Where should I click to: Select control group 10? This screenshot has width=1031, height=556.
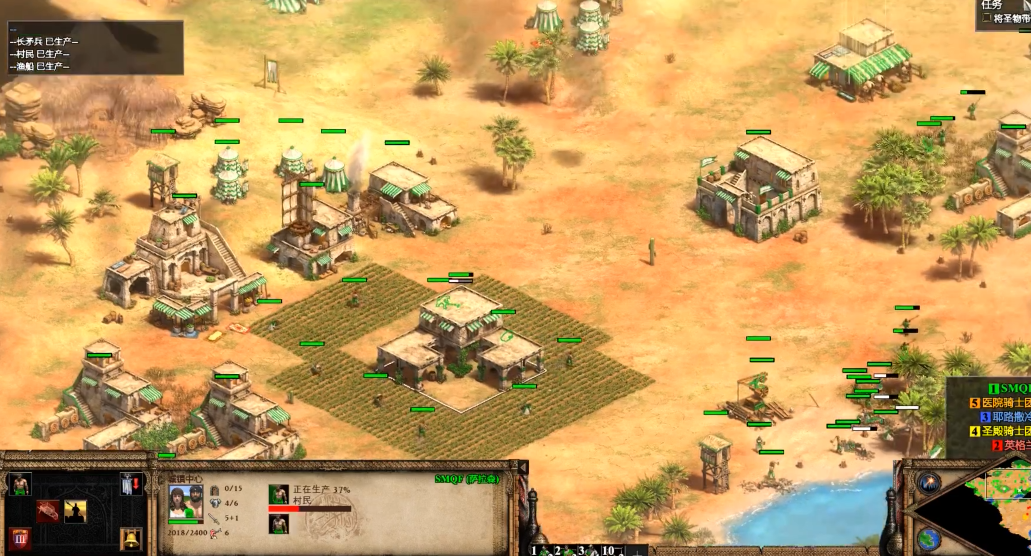click(607, 550)
